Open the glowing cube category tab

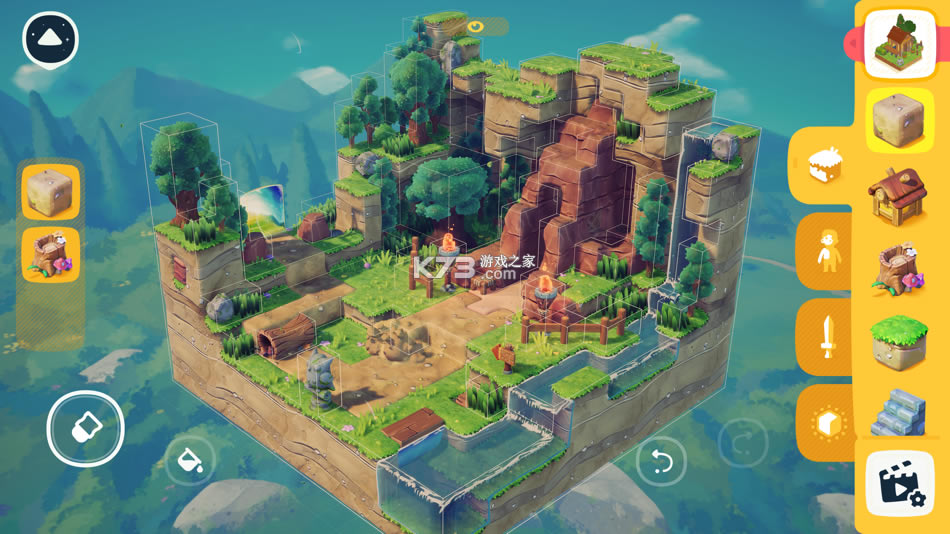828,423
